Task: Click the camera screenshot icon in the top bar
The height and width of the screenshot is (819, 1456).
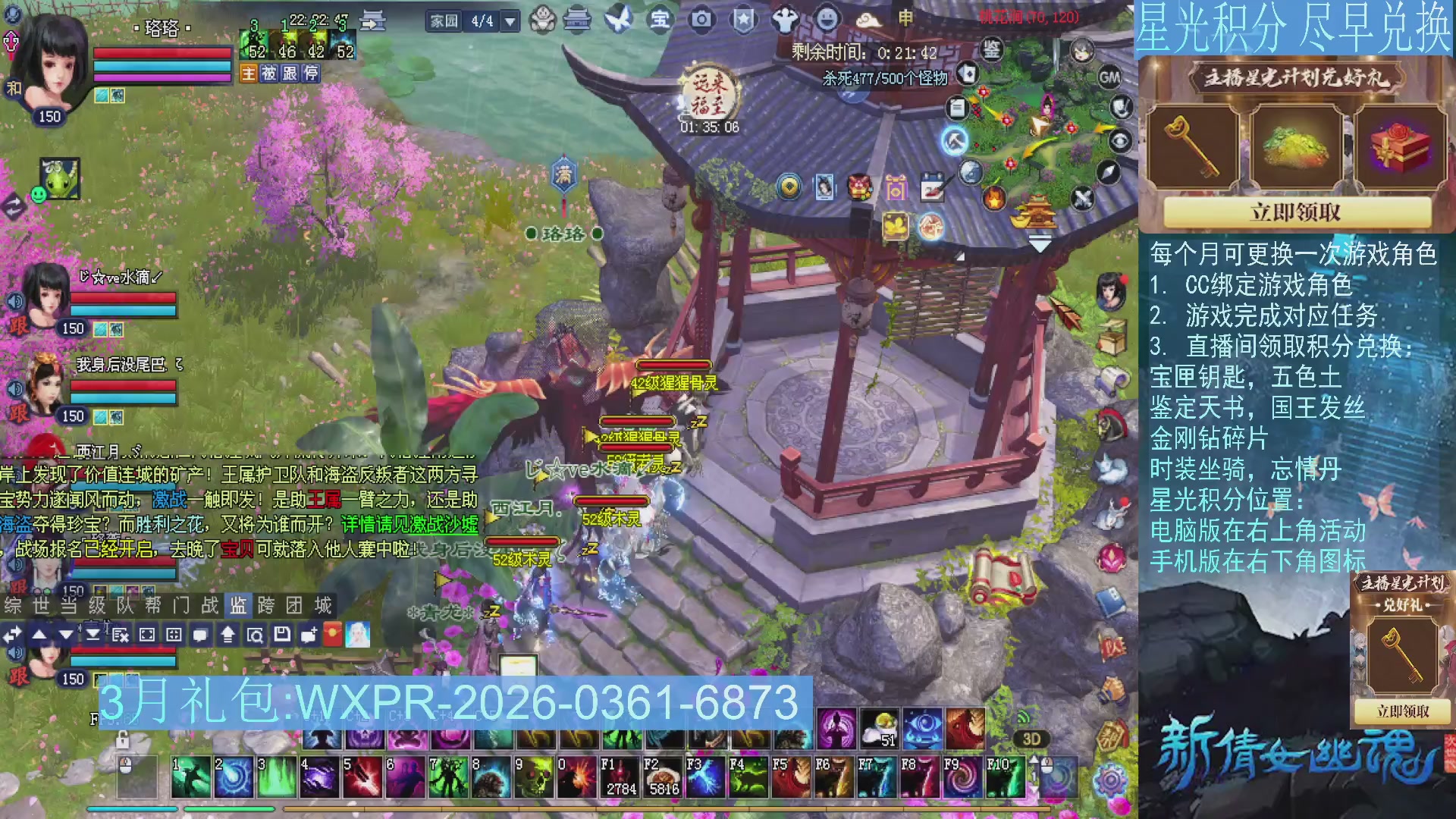Action: 701,19
